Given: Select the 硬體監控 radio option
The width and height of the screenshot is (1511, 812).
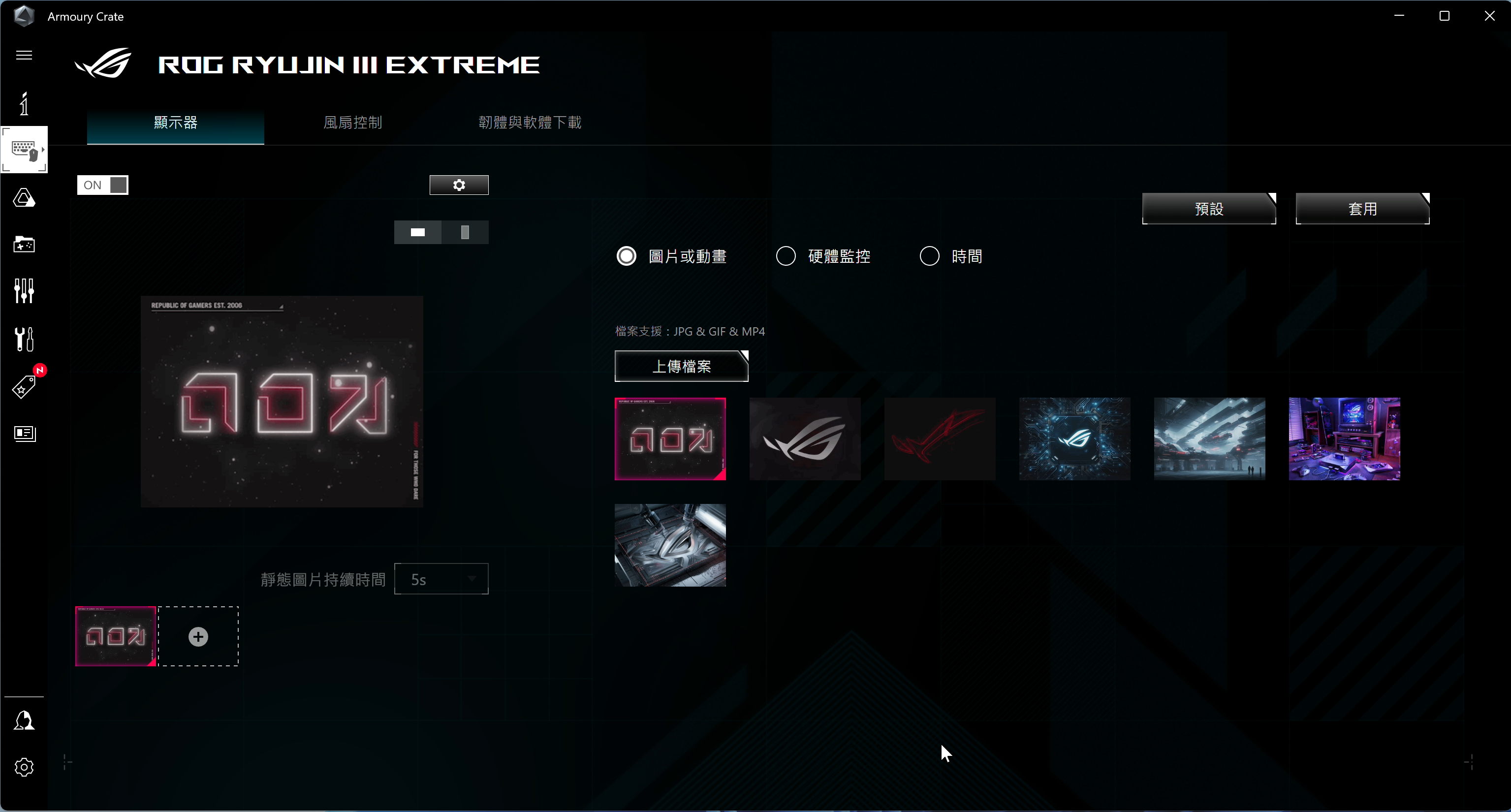Looking at the screenshot, I should coord(786,256).
